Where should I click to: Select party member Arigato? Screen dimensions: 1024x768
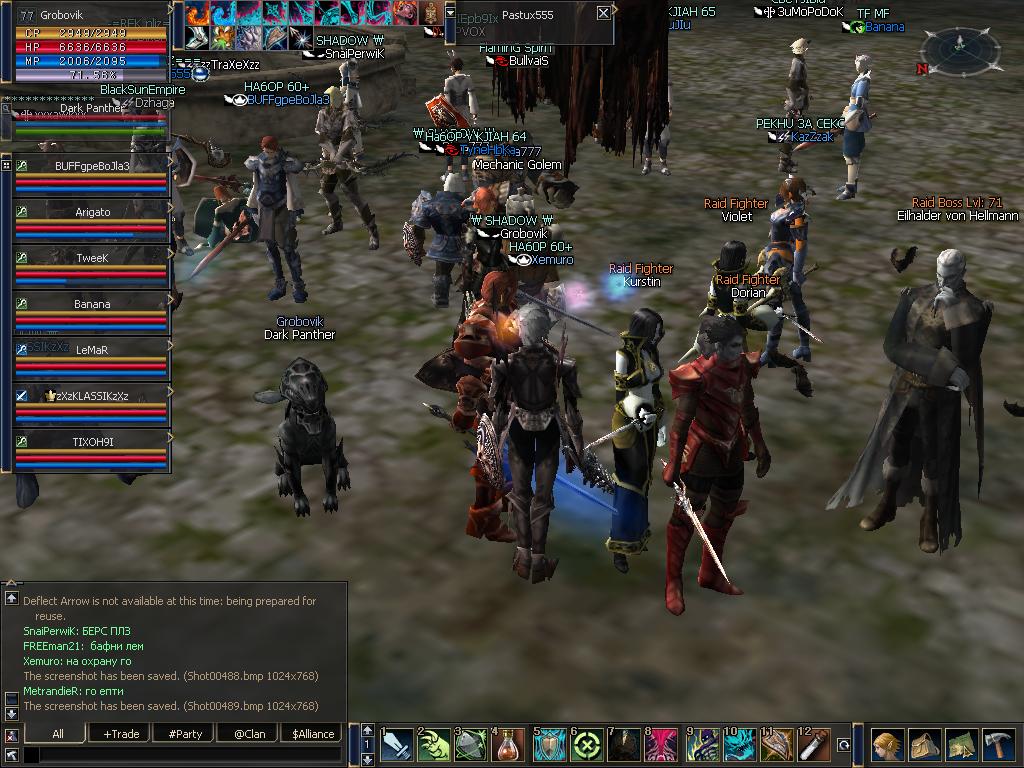(92, 212)
